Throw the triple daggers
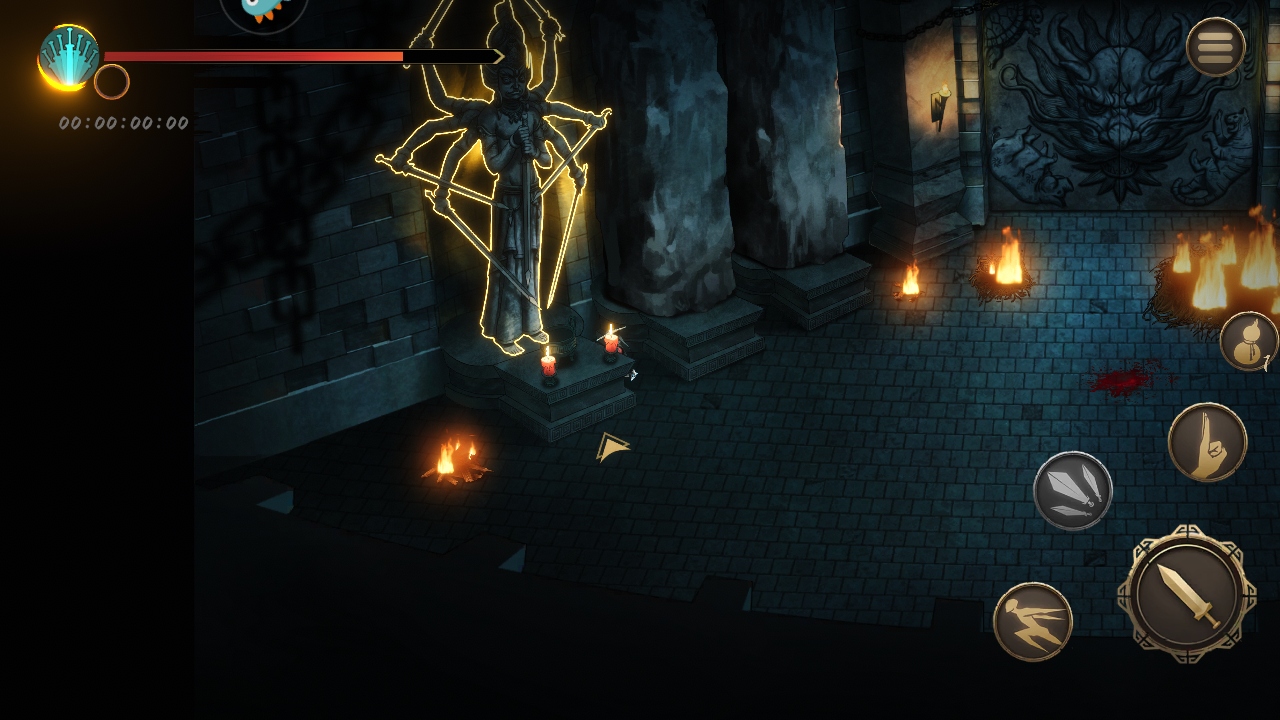Screen dimensions: 1280x720 [1072, 490]
